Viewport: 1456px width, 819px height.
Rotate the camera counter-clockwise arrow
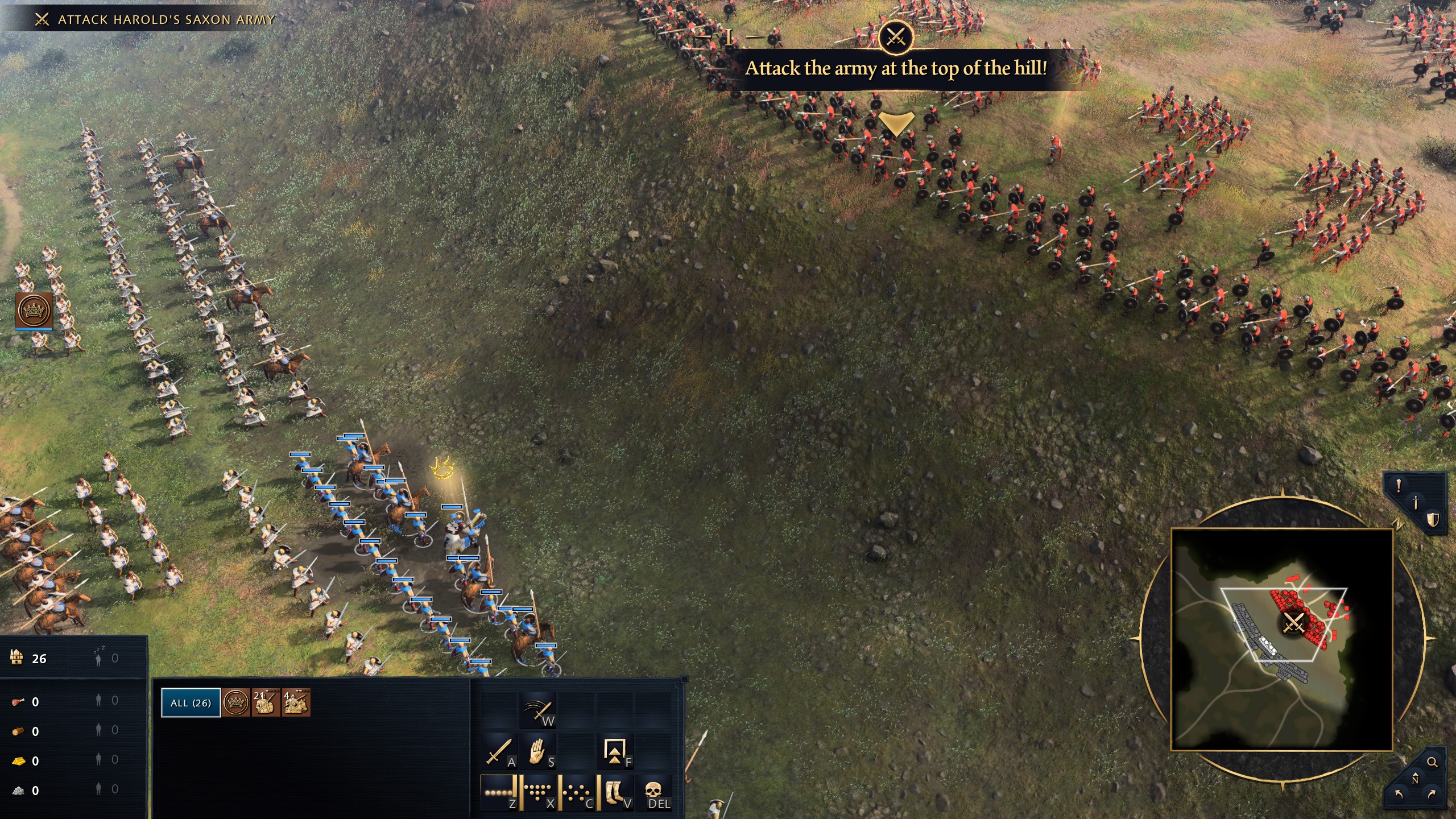[1399, 794]
